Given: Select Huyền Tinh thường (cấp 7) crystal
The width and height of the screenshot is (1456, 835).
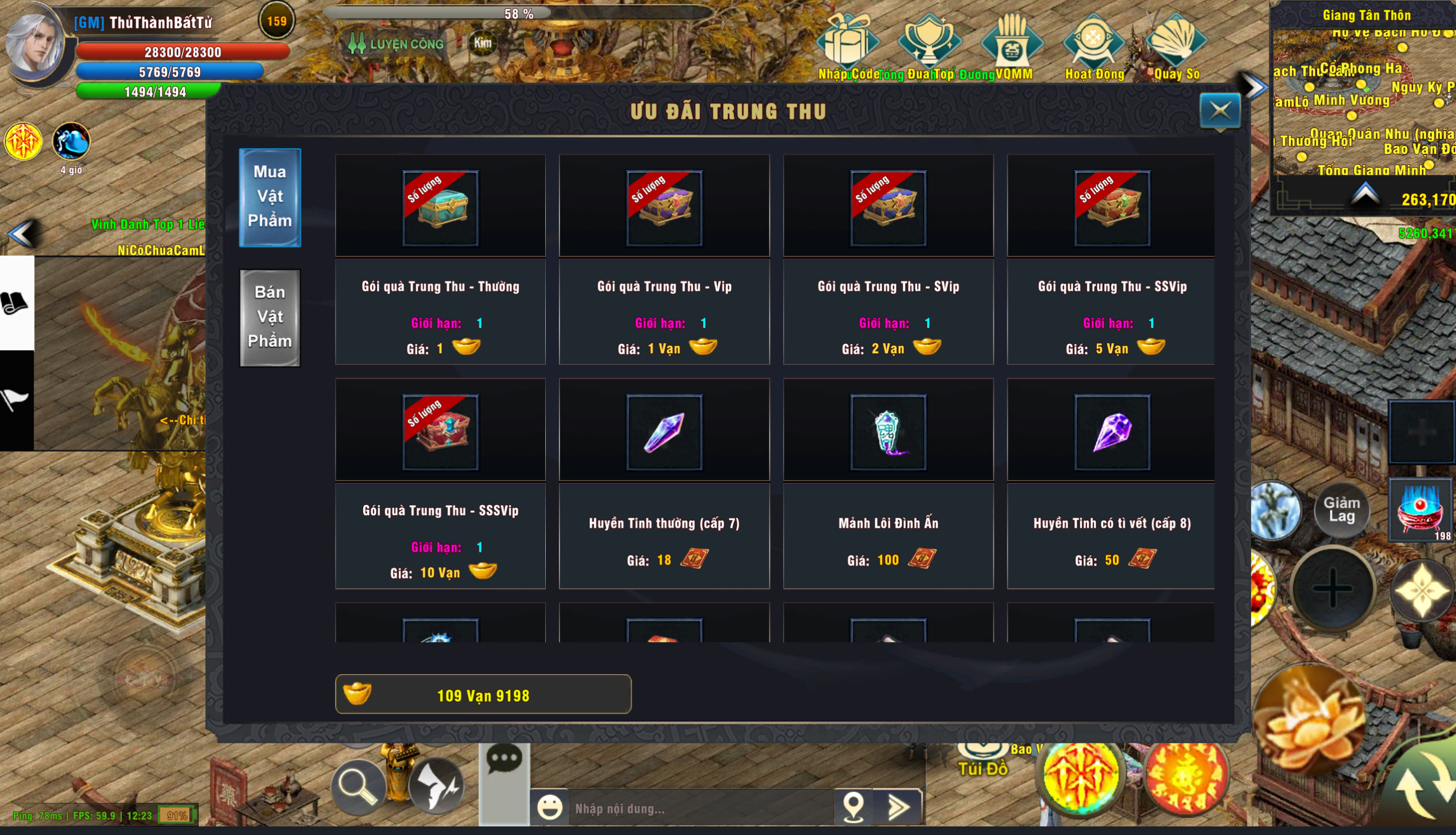Looking at the screenshot, I should coord(664,432).
